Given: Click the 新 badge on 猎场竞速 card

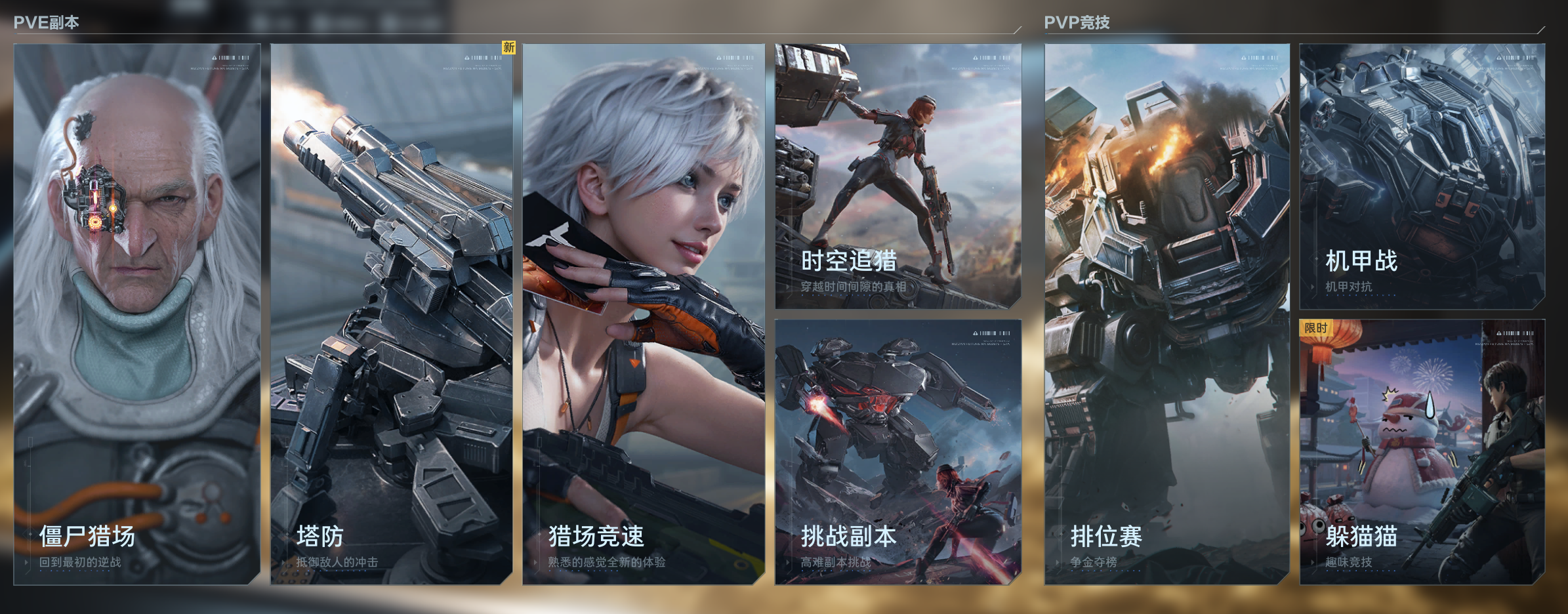Looking at the screenshot, I should click(x=508, y=47).
